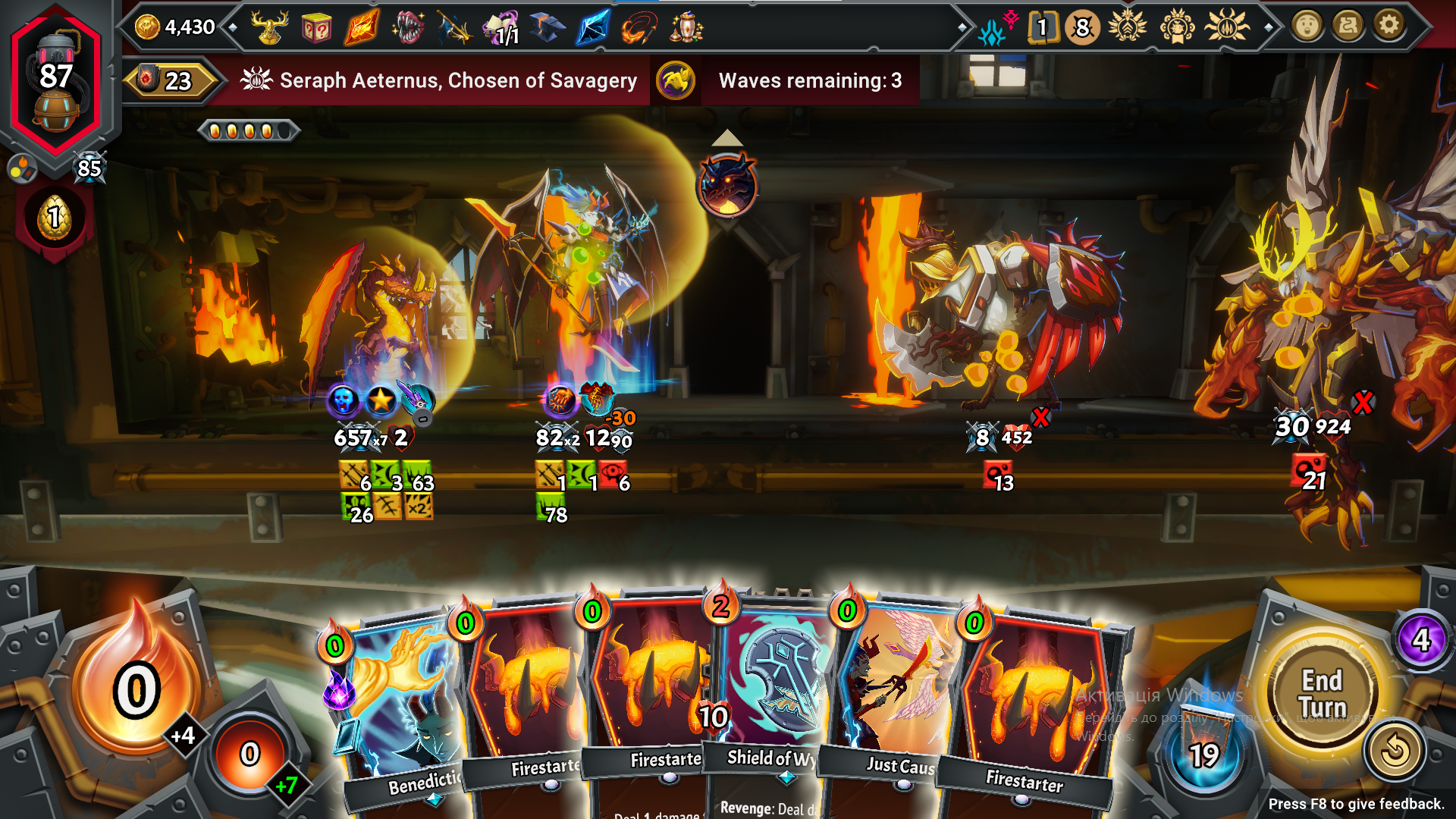
Task: Open the draw pile showing 19 cards
Action: click(1203, 754)
